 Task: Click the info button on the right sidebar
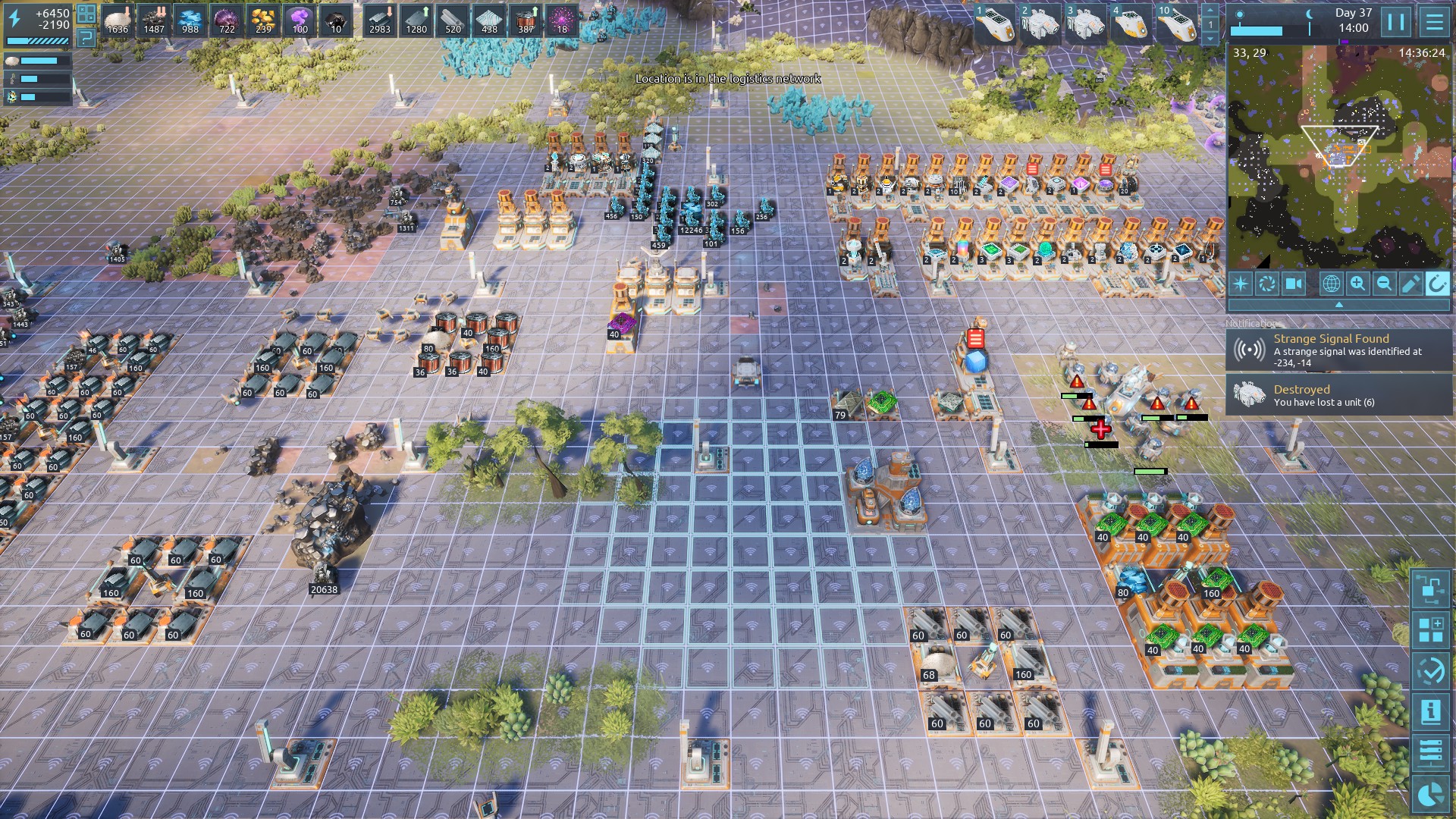click(x=1431, y=711)
